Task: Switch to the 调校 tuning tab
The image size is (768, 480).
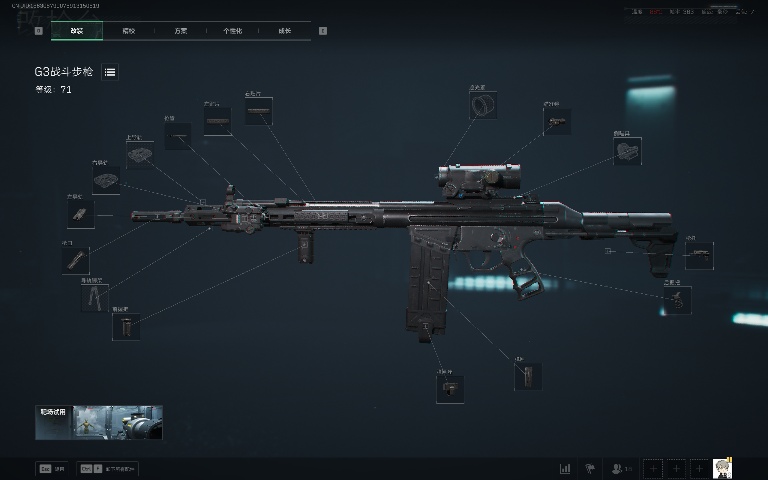Action: coord(128,31)
